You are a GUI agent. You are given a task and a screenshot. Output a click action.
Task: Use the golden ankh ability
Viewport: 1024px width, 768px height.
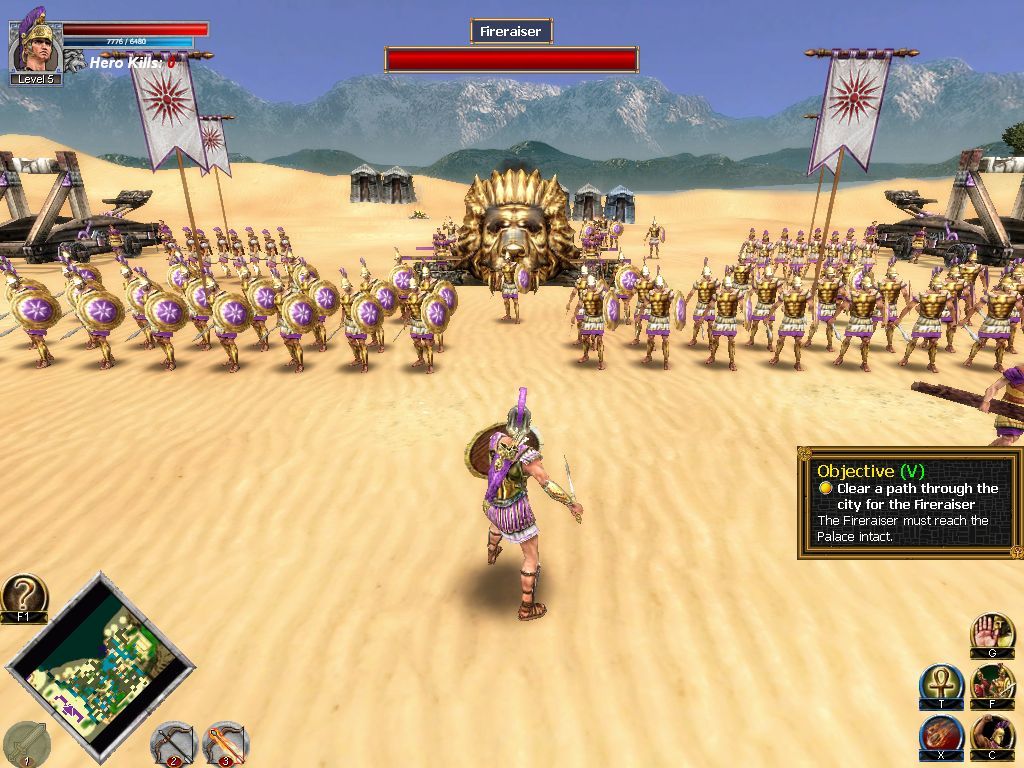coord(941,684)
